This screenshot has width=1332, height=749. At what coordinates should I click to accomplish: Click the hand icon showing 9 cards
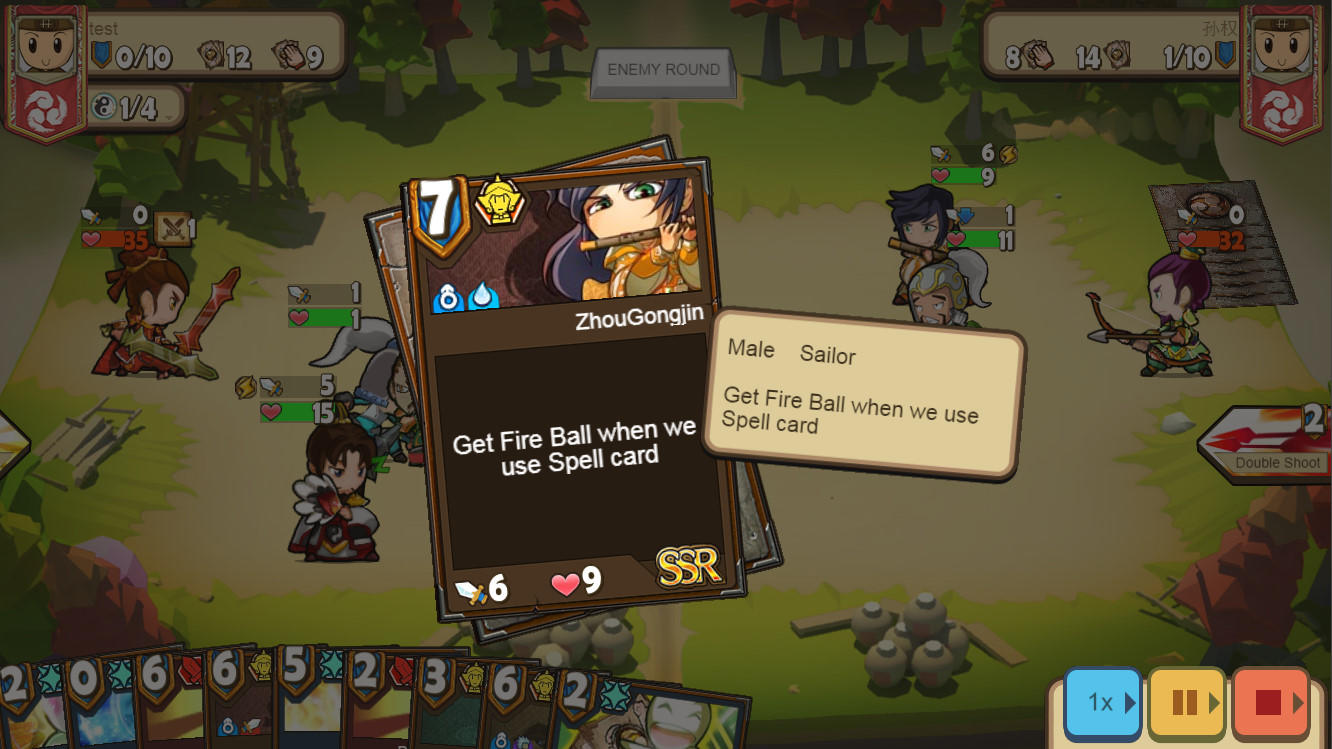point(290,55)
